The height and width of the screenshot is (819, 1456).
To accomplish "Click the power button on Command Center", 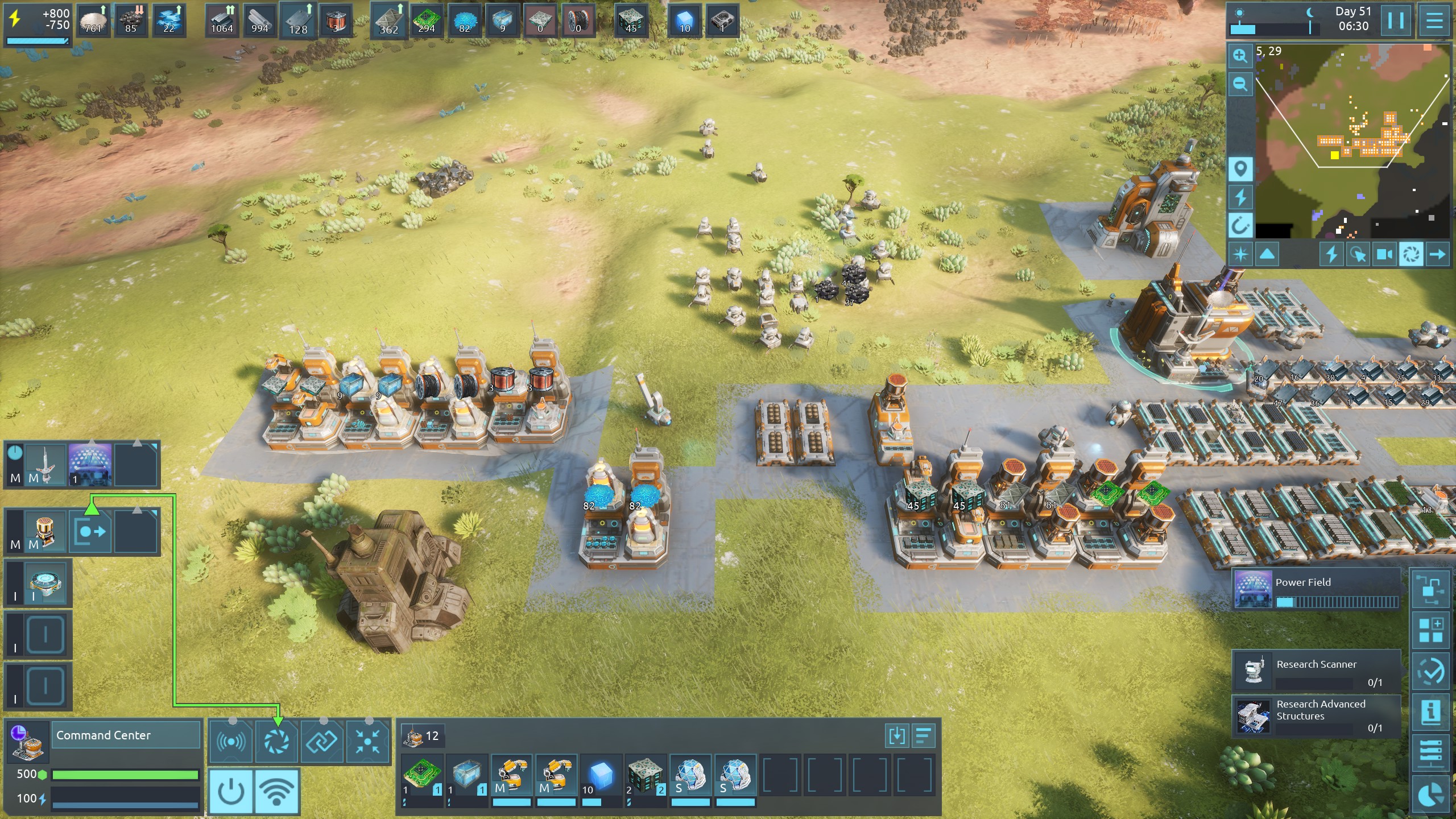I will point(231,791).
